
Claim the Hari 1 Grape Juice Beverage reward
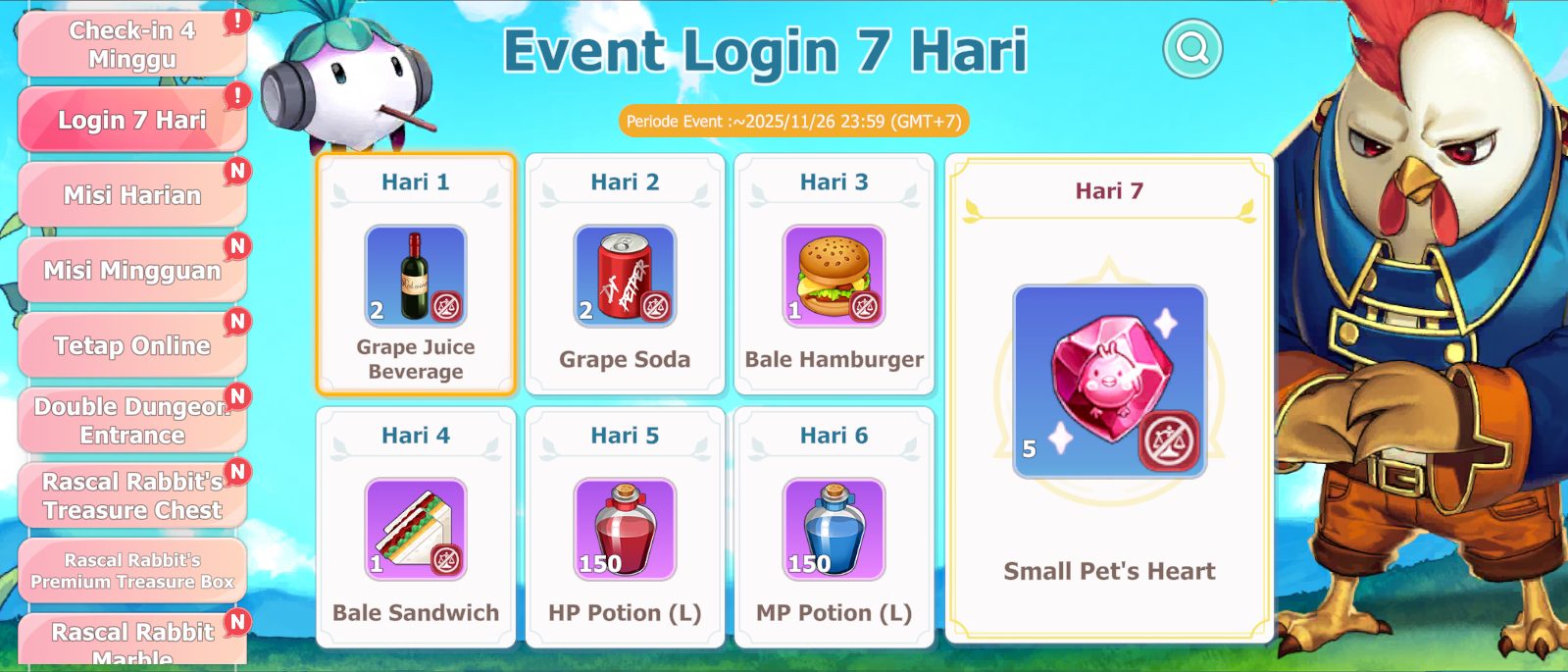tap(416, 275)
